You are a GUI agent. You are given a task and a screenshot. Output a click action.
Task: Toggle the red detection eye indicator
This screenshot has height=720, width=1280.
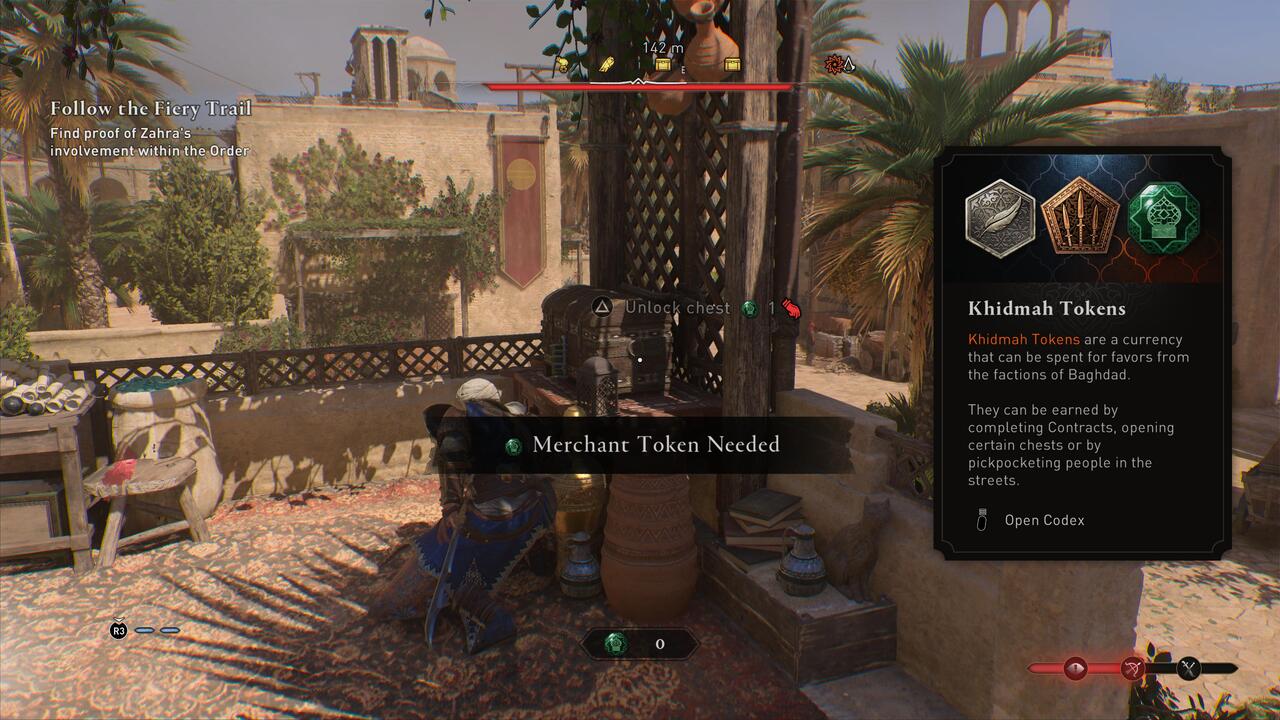1075,667
